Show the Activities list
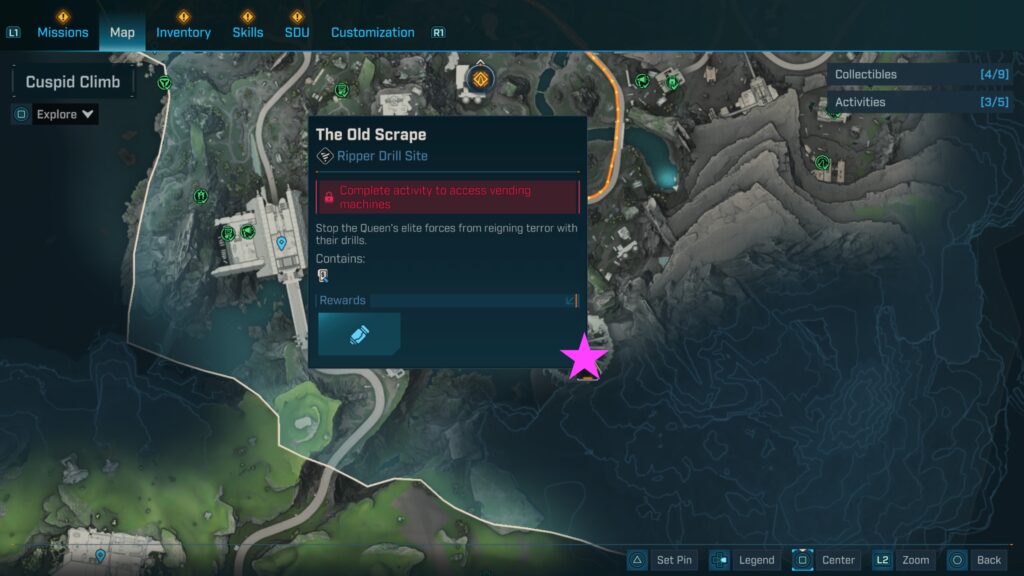Image resolution: width=1024 pixels, height=576 pixels. coord(920,102)
